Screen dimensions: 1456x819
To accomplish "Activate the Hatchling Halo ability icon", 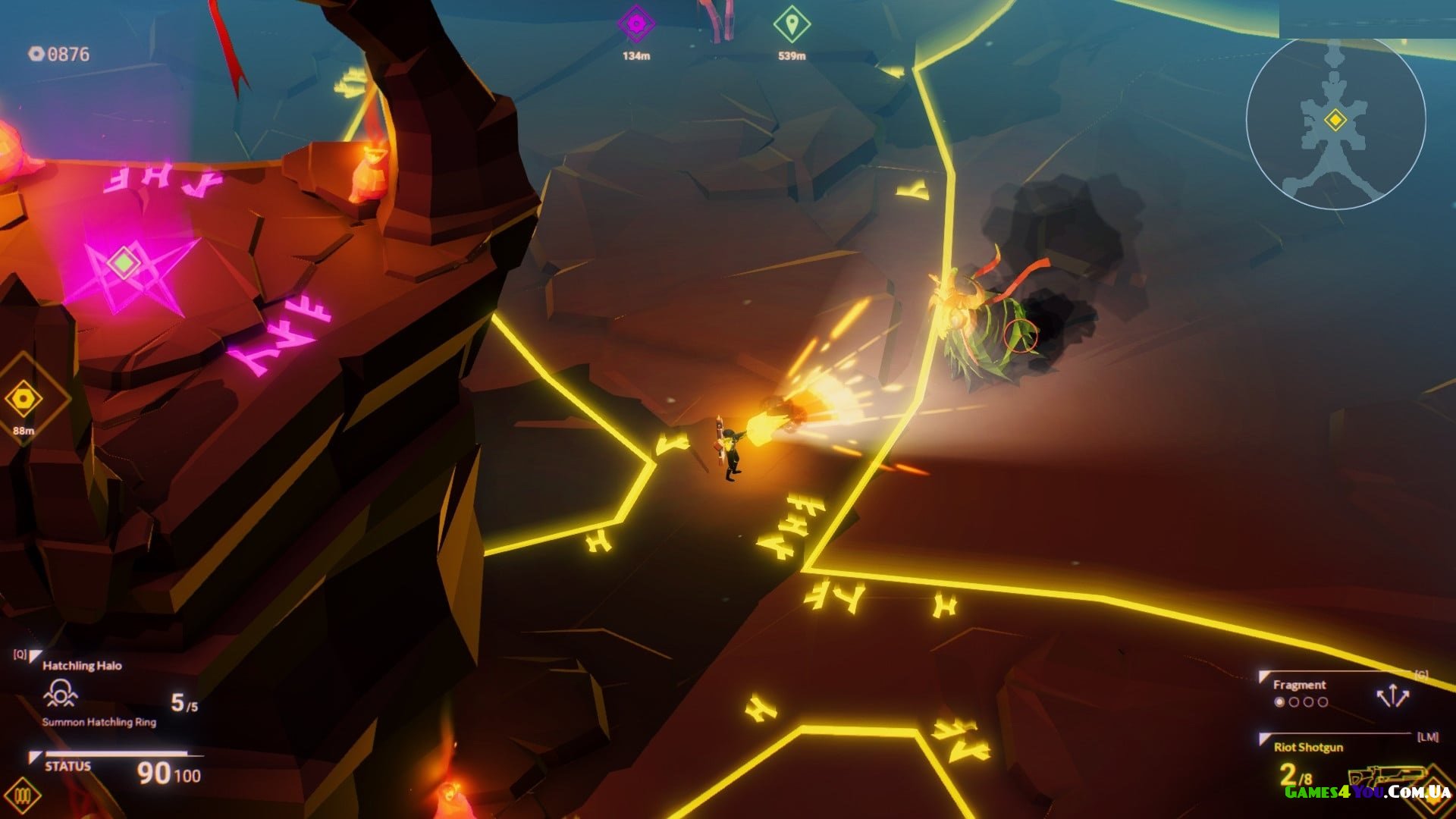I will click(x=61, y=693).
